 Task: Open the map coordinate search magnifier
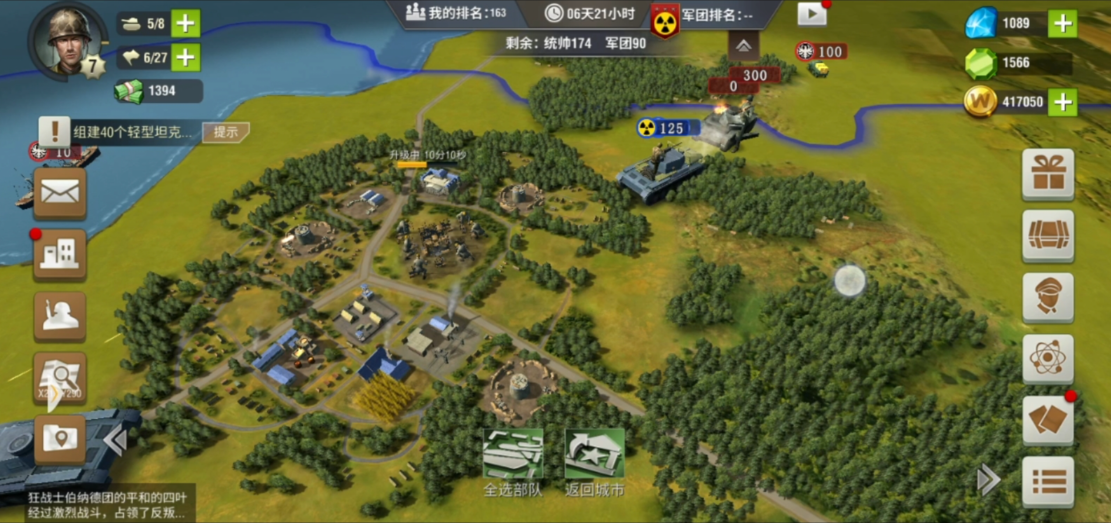pyautogui.click(x=60, y=377)
